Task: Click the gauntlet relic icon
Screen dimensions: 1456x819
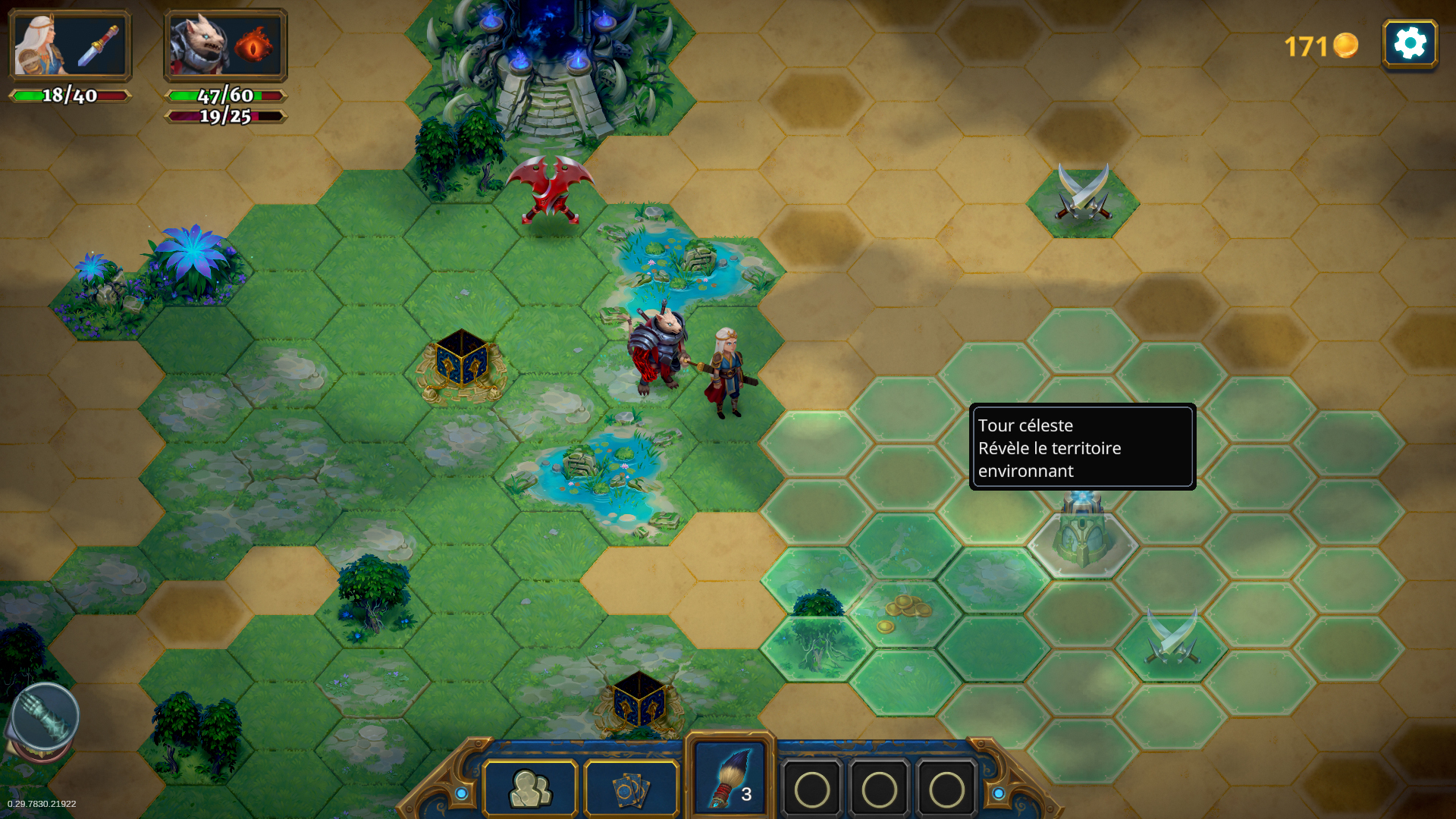Action: (45, 717)
